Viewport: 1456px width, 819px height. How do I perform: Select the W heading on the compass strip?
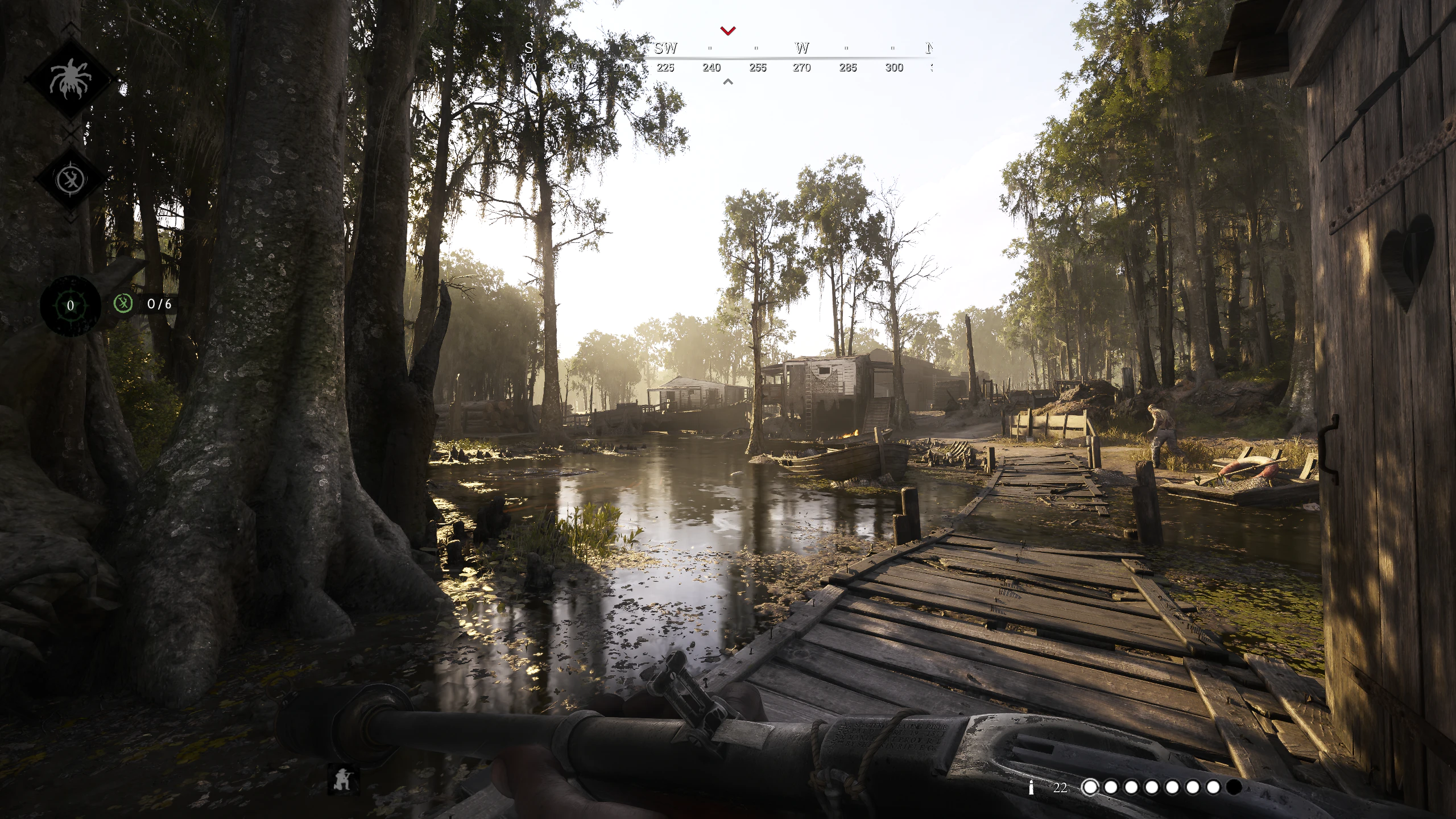pos(802,48)
